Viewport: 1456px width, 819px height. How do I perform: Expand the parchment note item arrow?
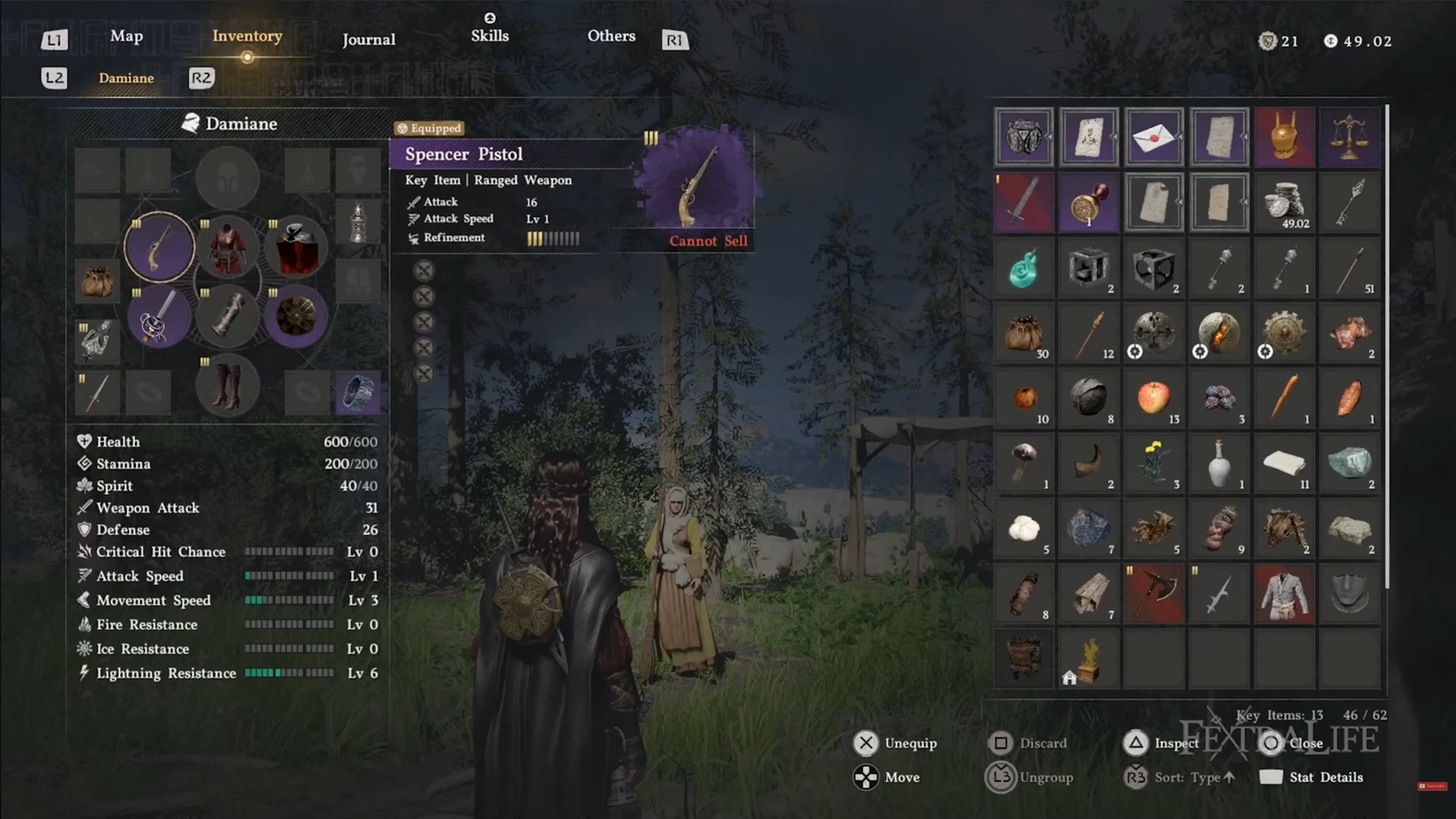[1115, 137]
